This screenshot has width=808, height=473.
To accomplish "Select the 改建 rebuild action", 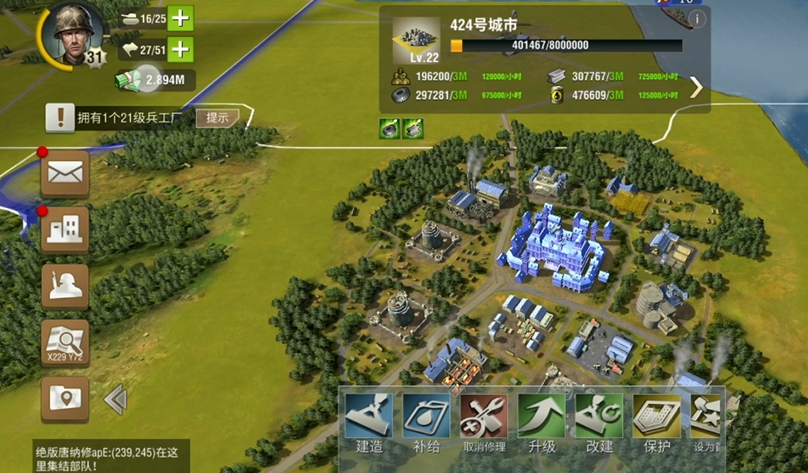I will [599, 422].
